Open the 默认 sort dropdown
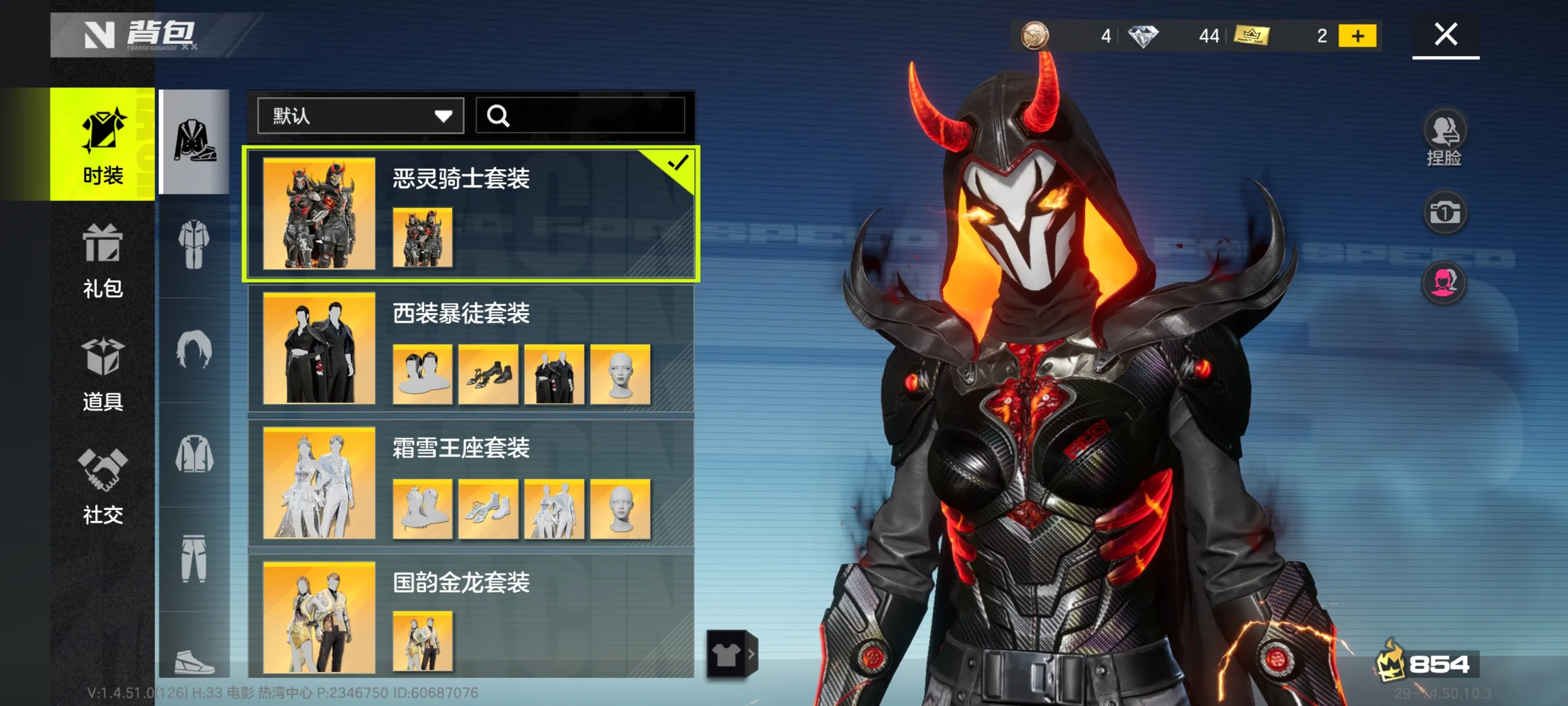This screenshot has height=706, width=1568. [360, 116]
